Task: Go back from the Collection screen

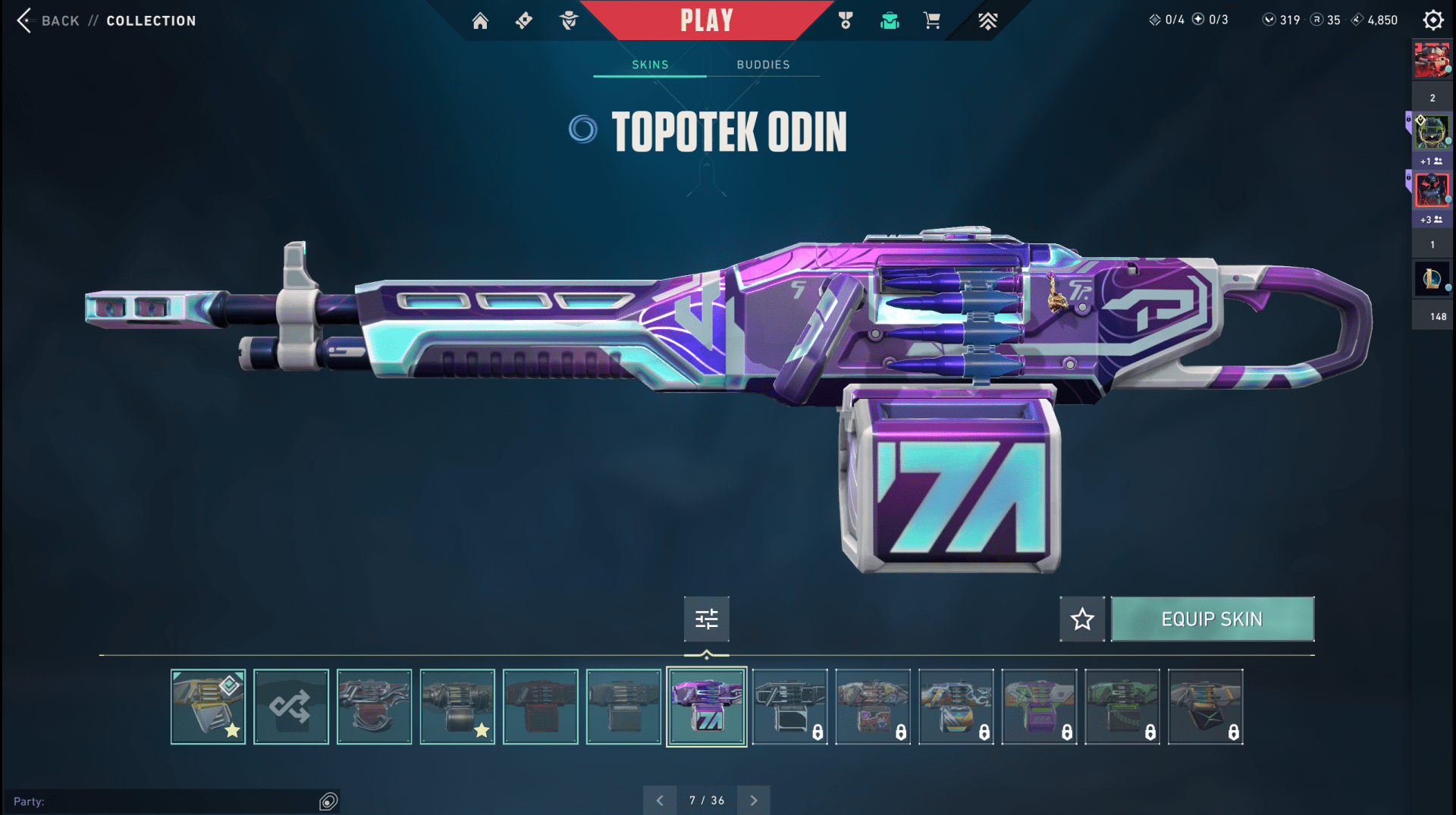Action: (x=26, y=20)
